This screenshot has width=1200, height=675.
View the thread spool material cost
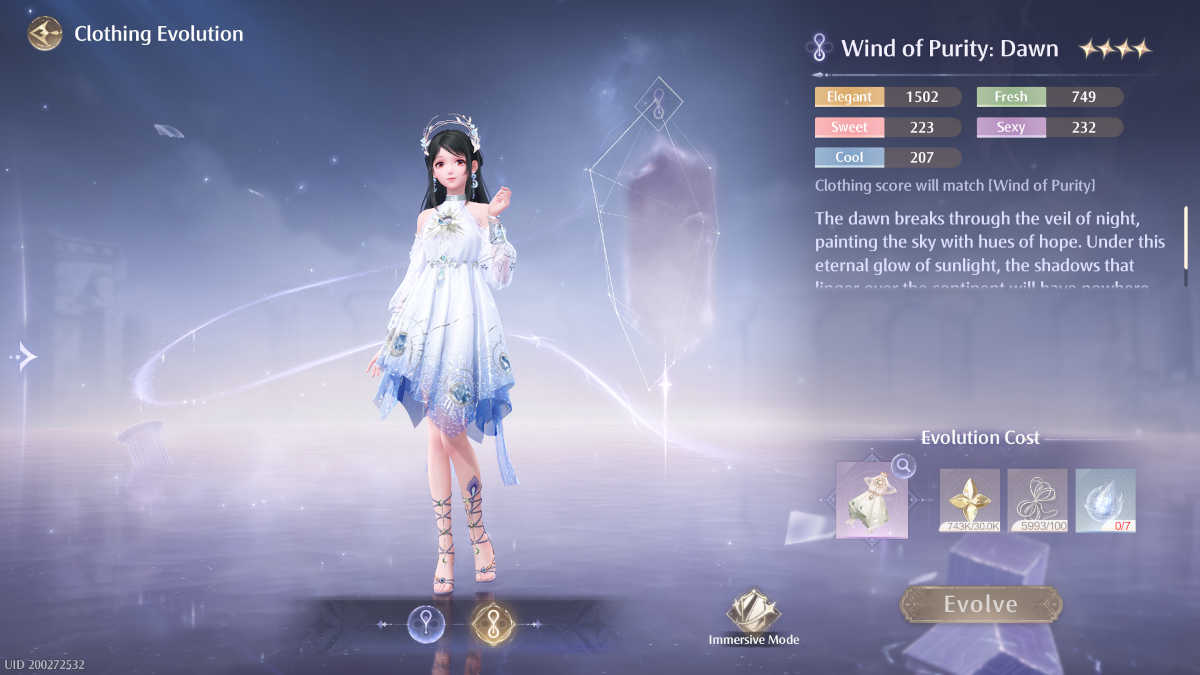pyautogui.click(x=1037, y=500)
